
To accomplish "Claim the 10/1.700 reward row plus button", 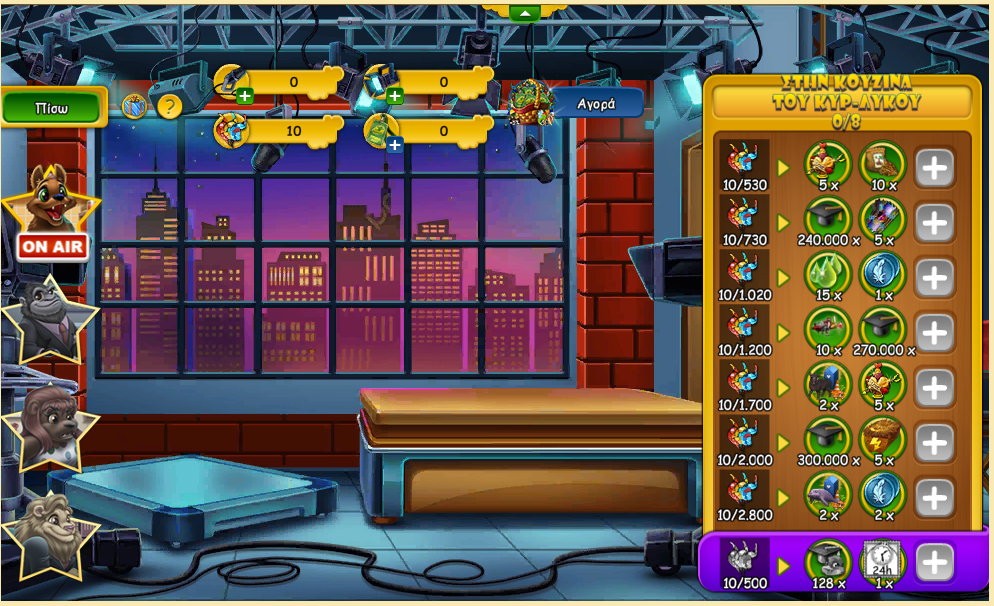I will click(x=934, y=388).
